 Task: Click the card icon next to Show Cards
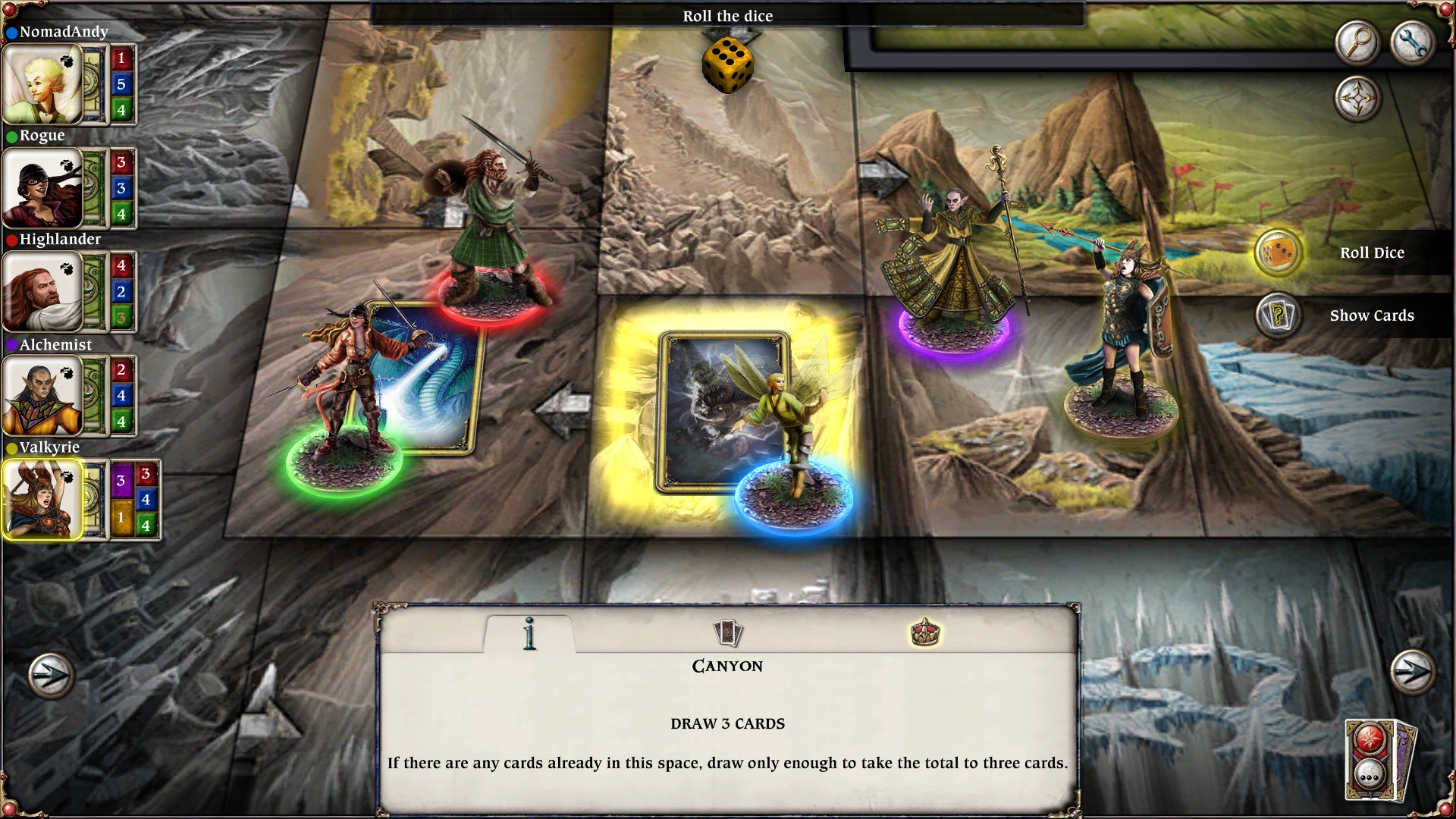point(1279,316)
